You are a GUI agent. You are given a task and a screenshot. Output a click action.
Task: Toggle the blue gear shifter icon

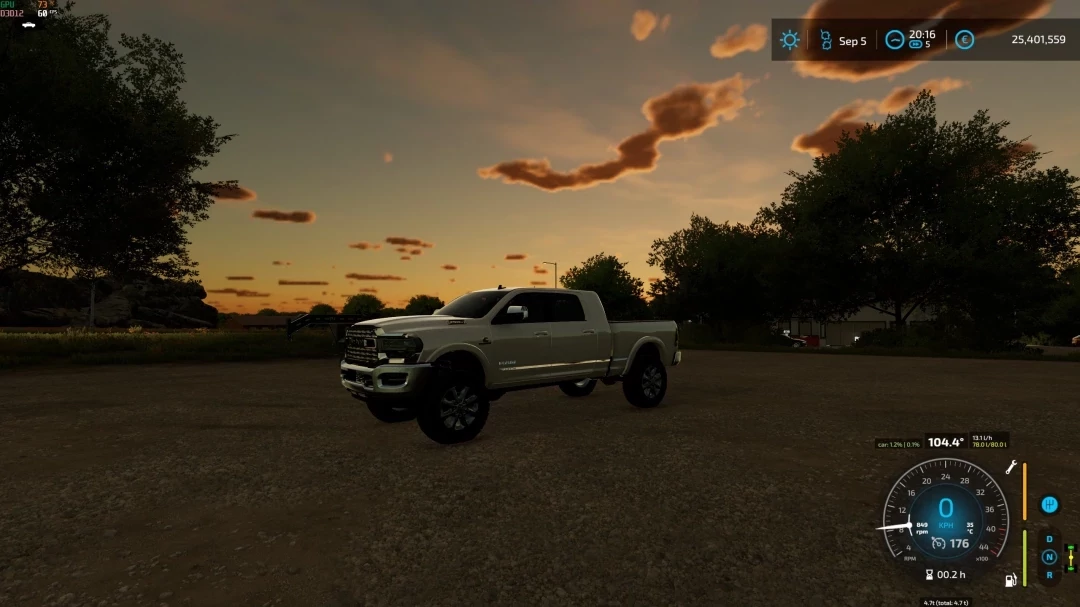pyautogui.click(x=1049, y=504)
